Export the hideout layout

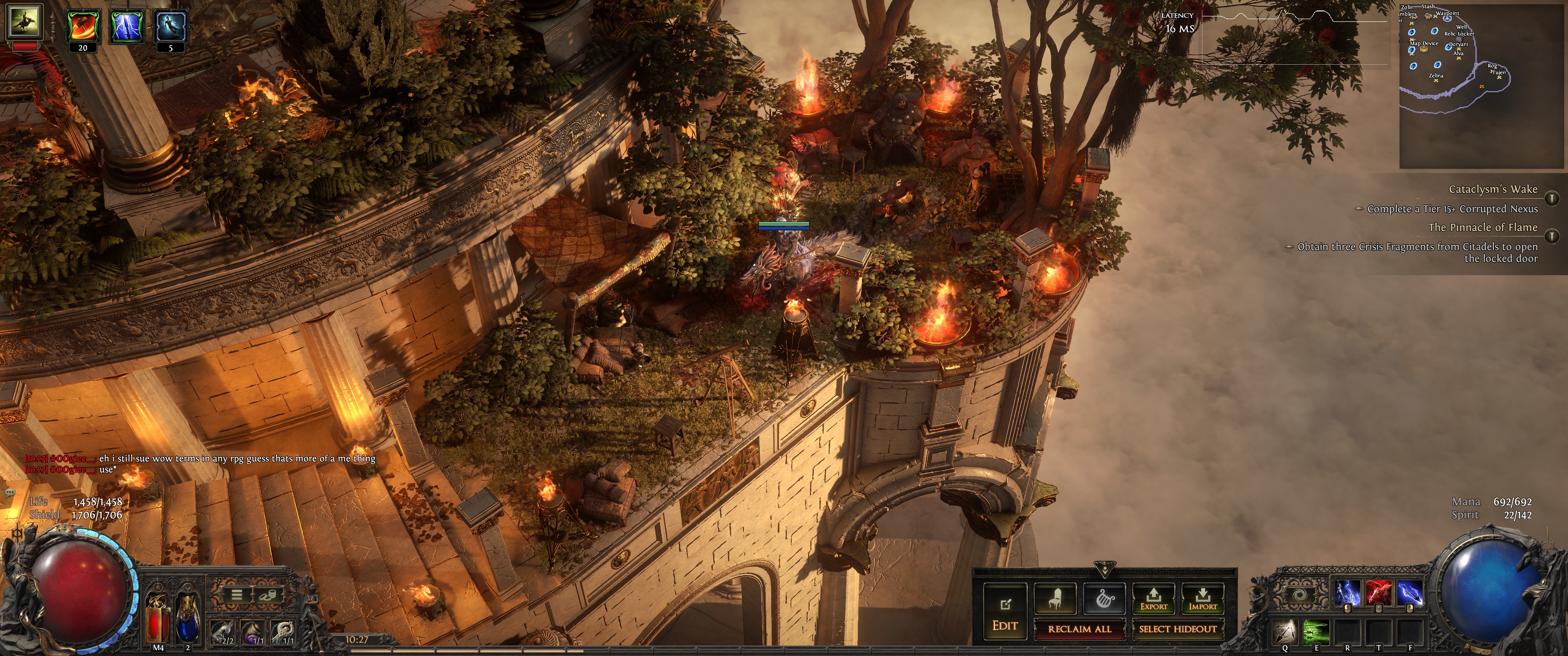click(1154, 599)
